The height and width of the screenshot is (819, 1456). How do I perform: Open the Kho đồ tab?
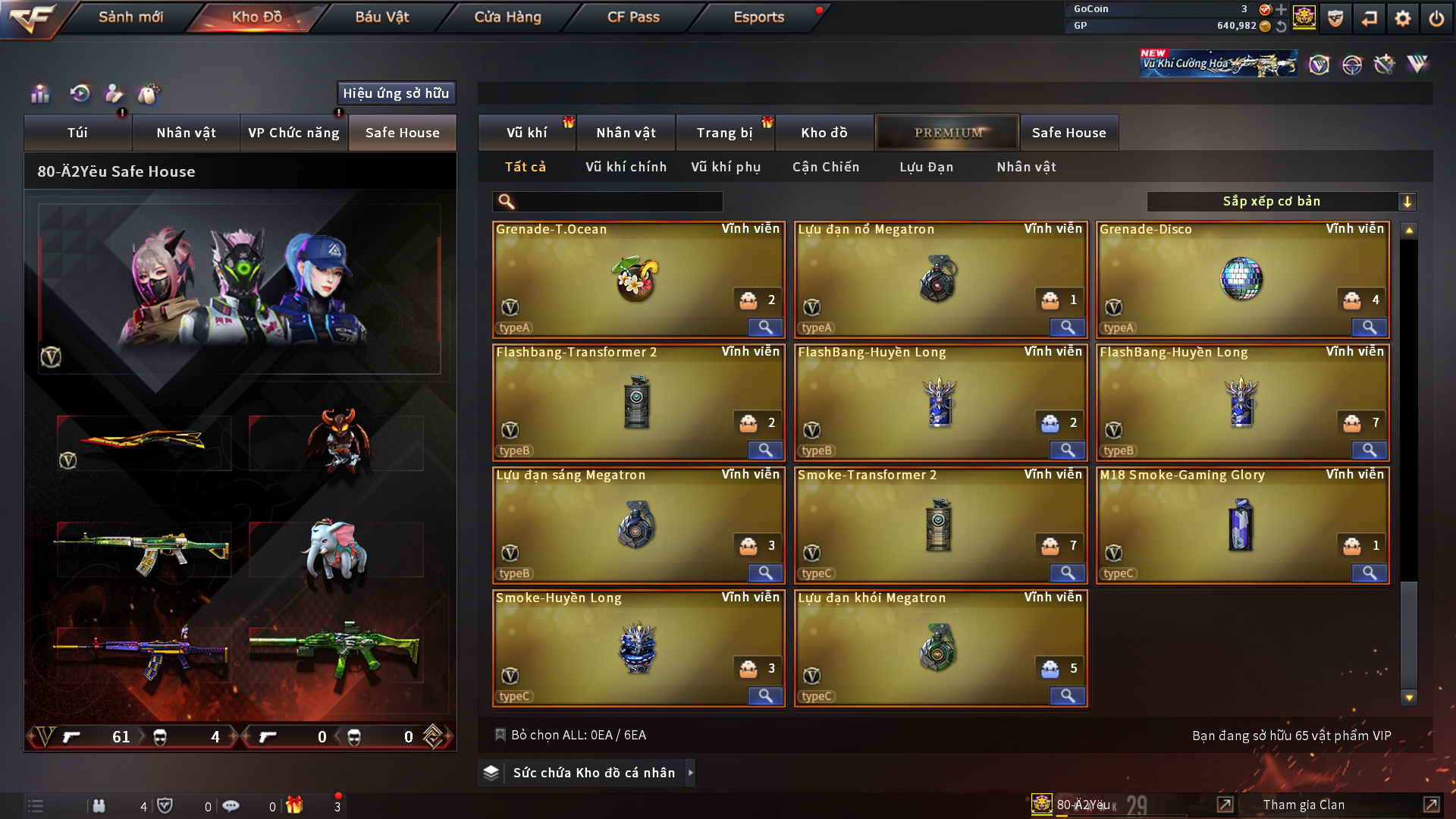coord(824,133)
